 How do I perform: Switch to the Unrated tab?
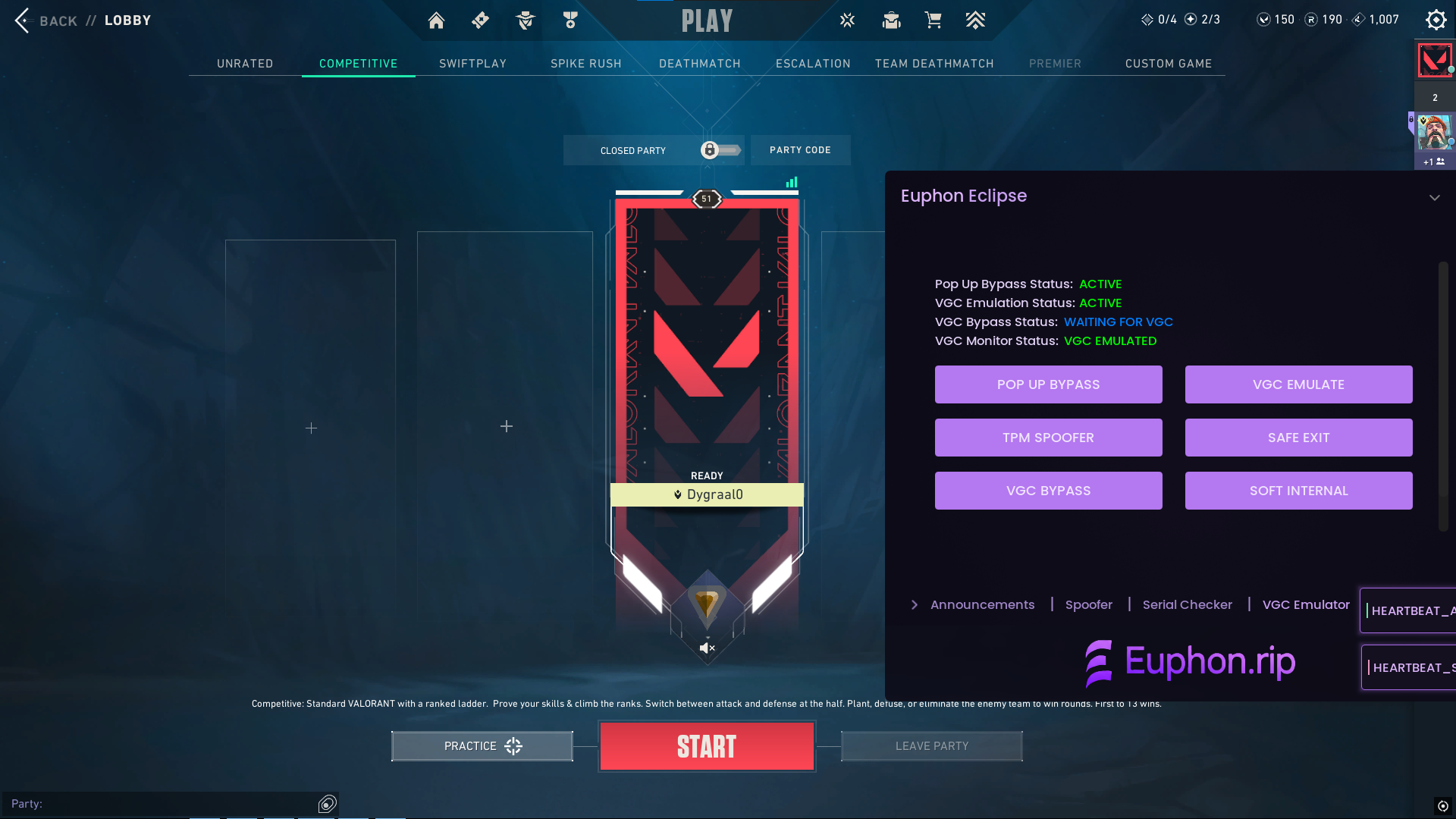[245, 64]
